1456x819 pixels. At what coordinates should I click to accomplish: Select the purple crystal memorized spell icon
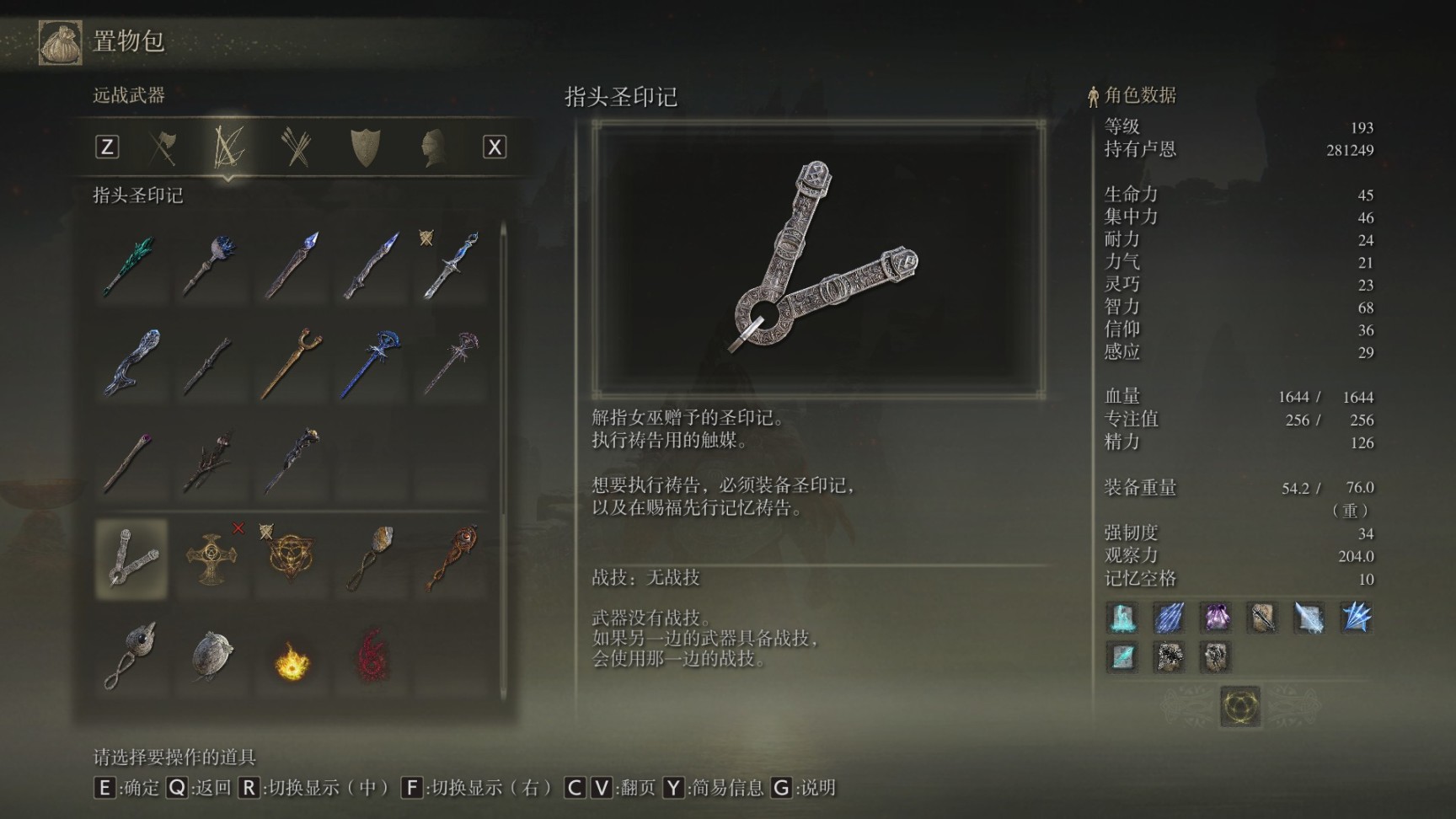[1215, 618]
